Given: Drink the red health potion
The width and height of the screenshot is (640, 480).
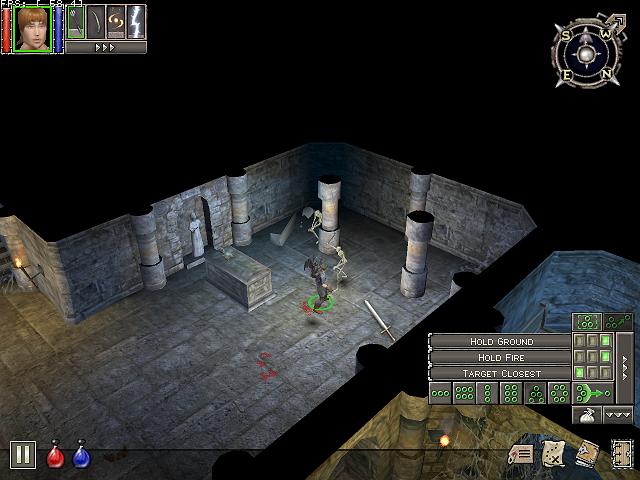Looking at the screenshot, I should pyautogui.click(x=57, y=456).
